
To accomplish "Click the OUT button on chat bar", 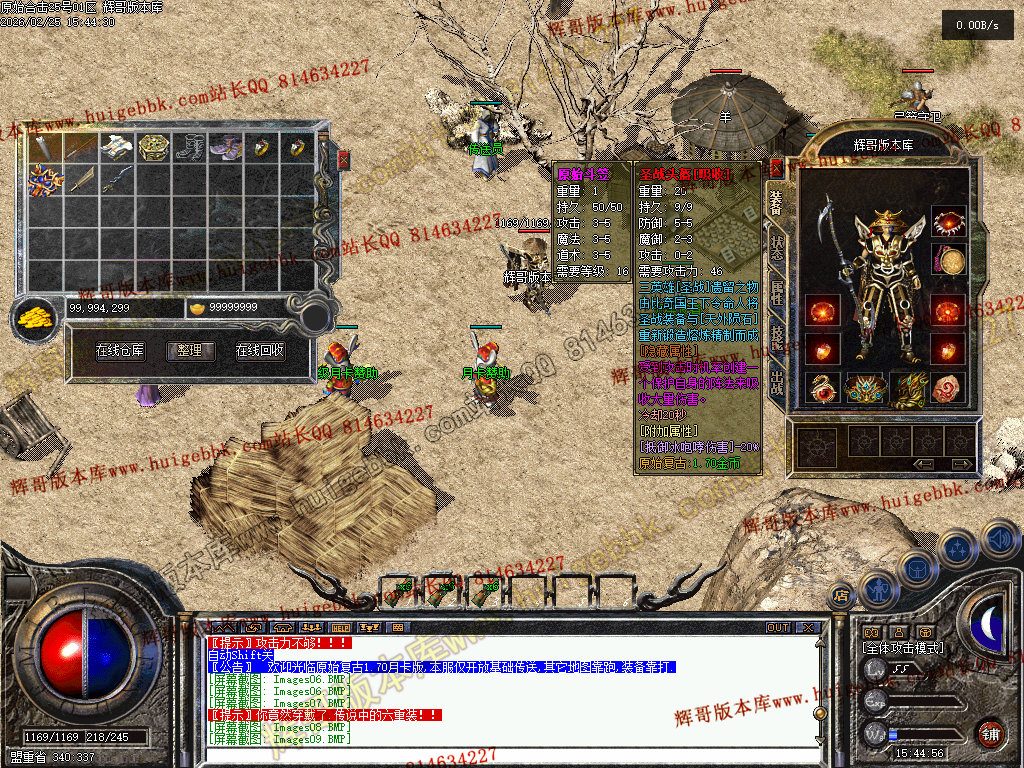I will 778,628.
